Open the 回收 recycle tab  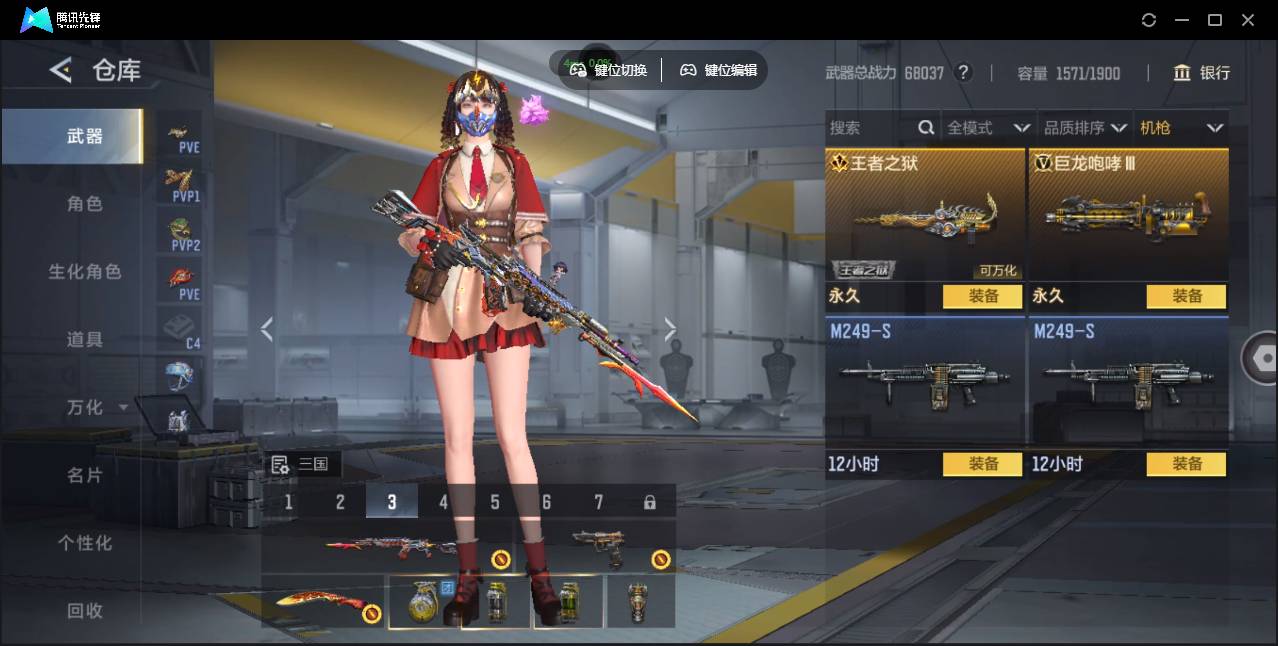pos(85,610)
